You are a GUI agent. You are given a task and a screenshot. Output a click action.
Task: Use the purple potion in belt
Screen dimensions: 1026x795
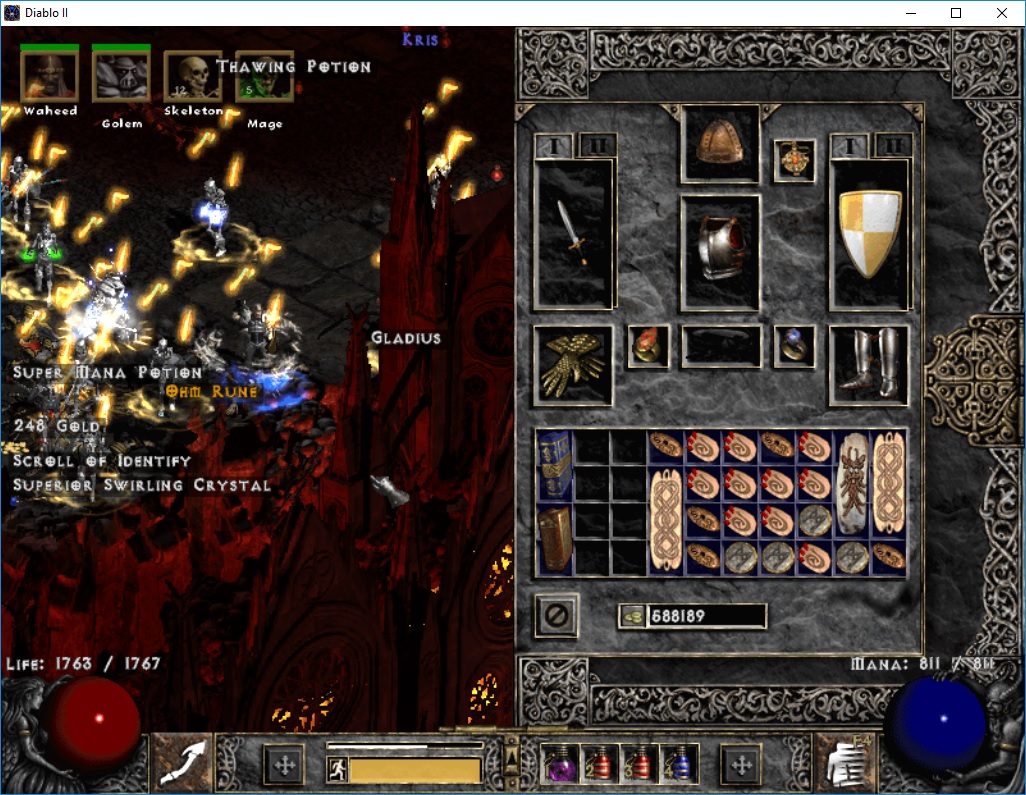point(559,765)
